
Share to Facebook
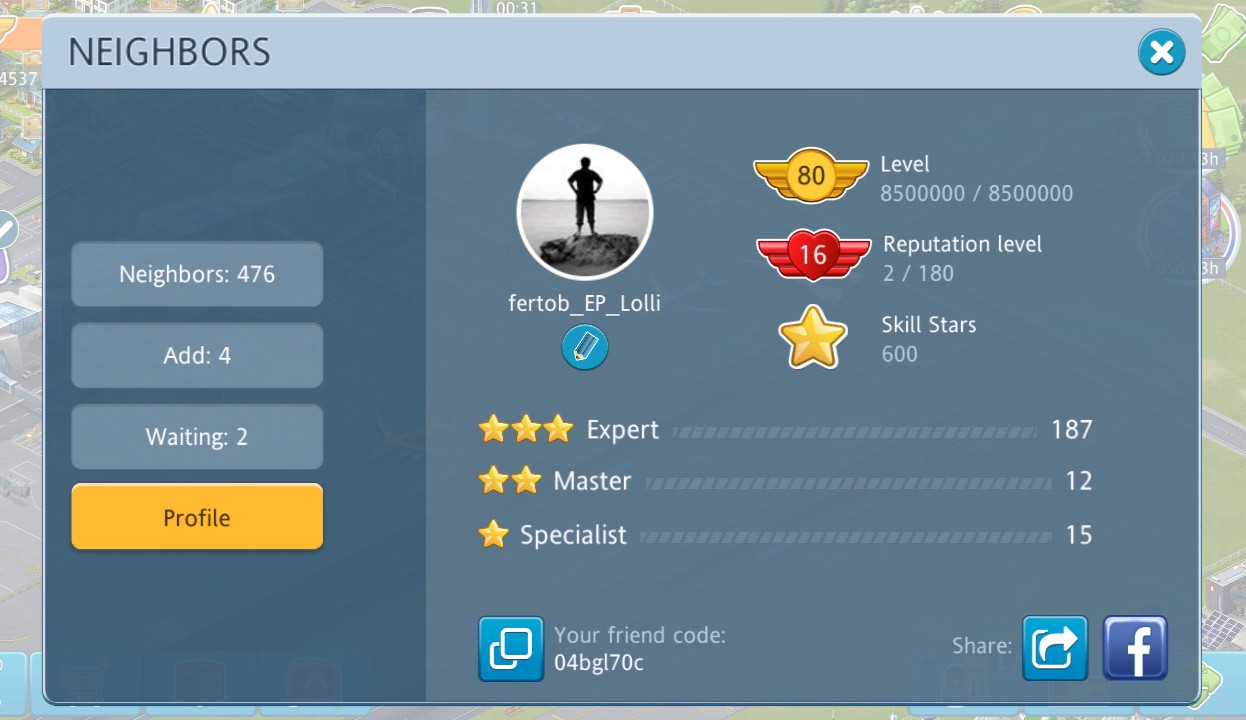(x=1135, y=648)
